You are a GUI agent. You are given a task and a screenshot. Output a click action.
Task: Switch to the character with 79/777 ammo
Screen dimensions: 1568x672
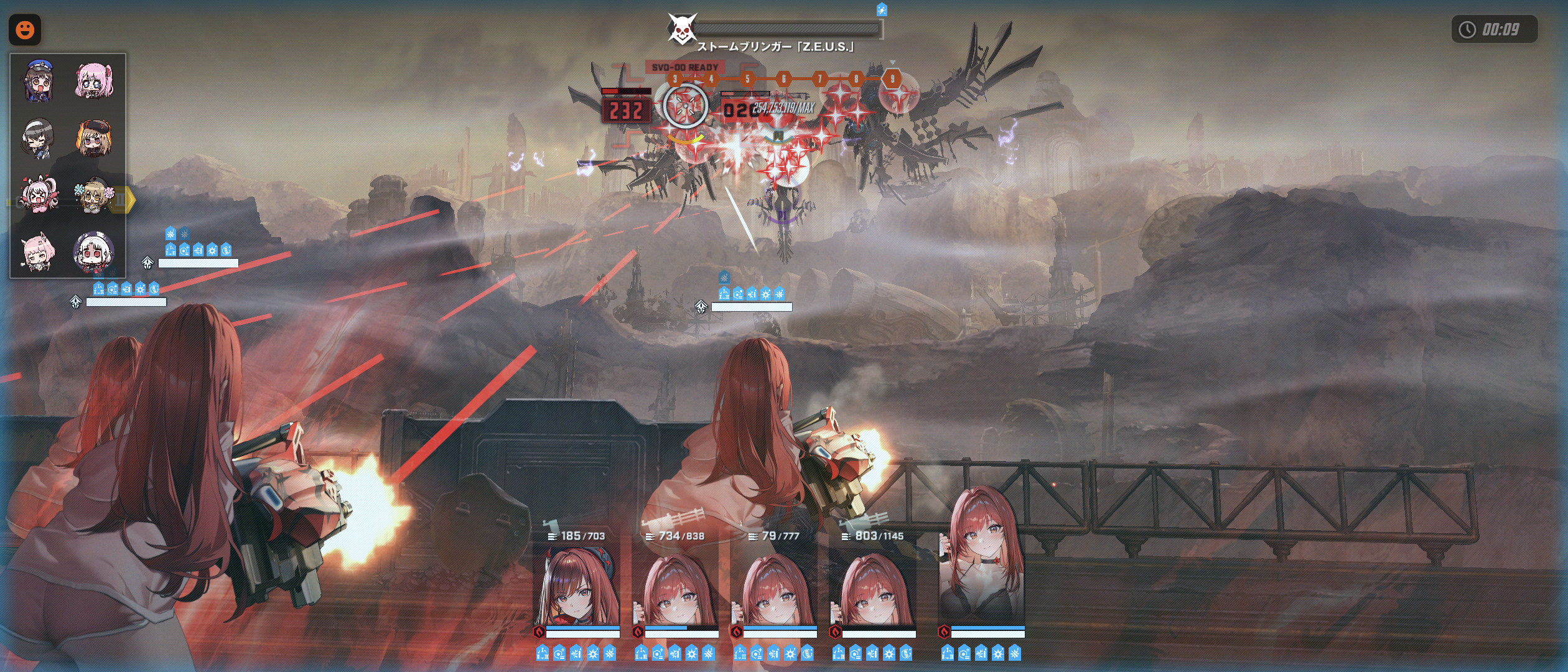(775, 588)
